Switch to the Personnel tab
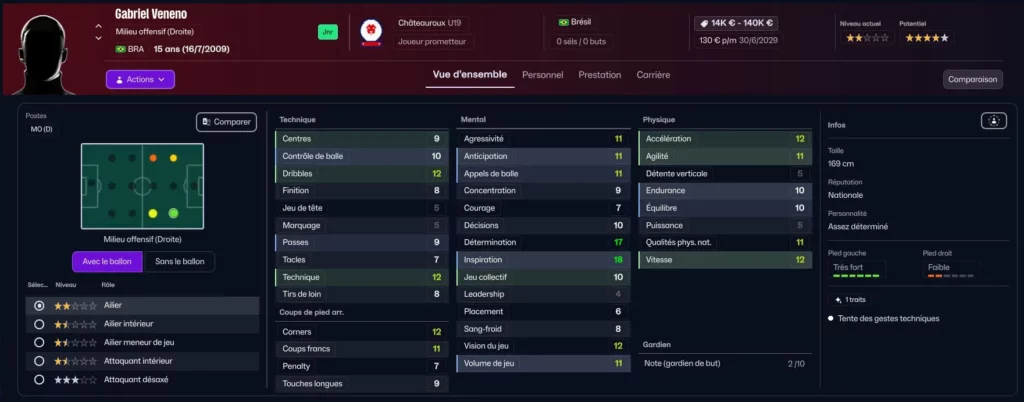Image resolution: width=1024 pixels, height=402 pixels. pyautogui.click(x=542, y=75)
